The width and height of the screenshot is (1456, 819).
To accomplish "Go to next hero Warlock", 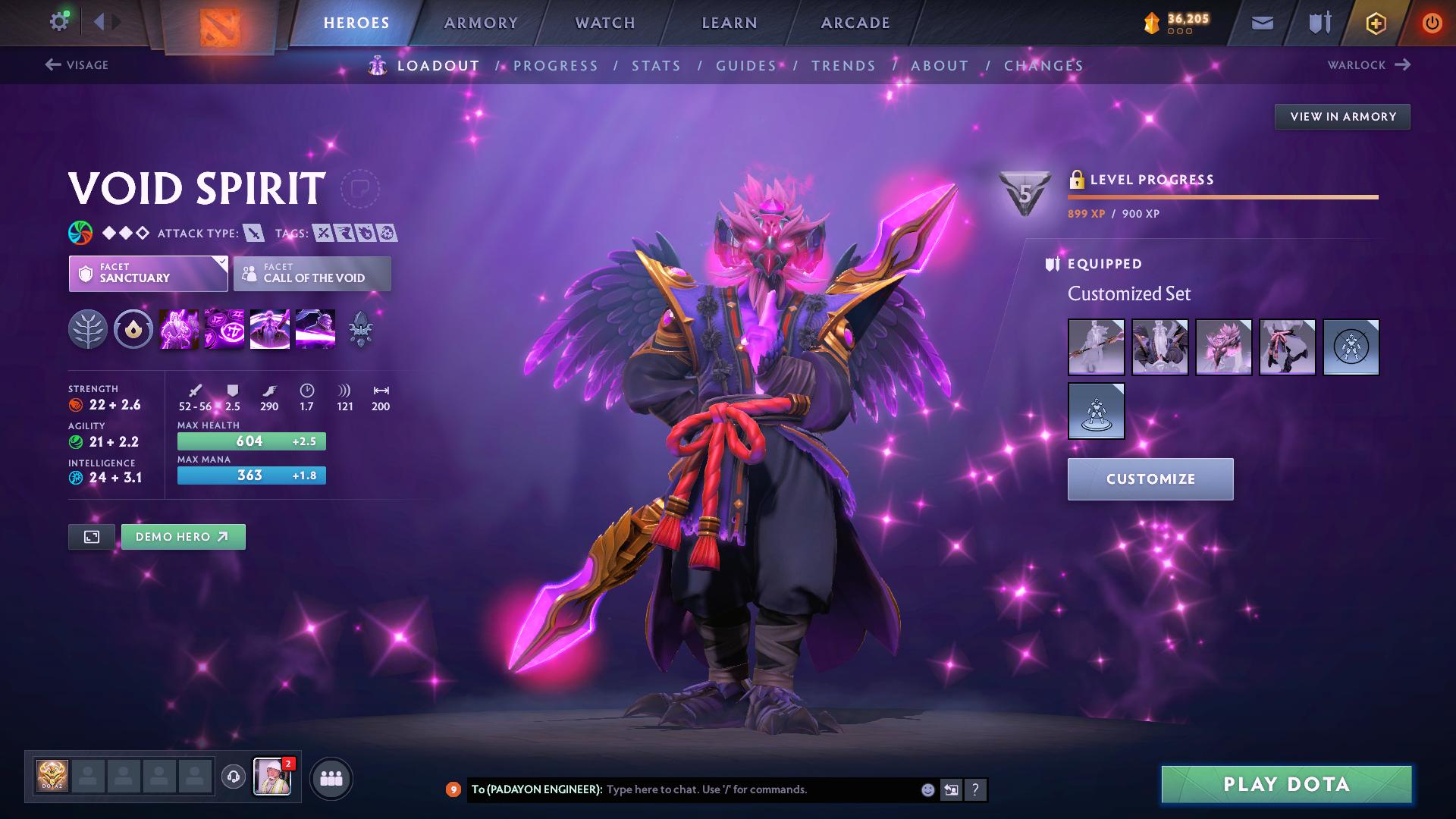I will tap(1369, 65).
